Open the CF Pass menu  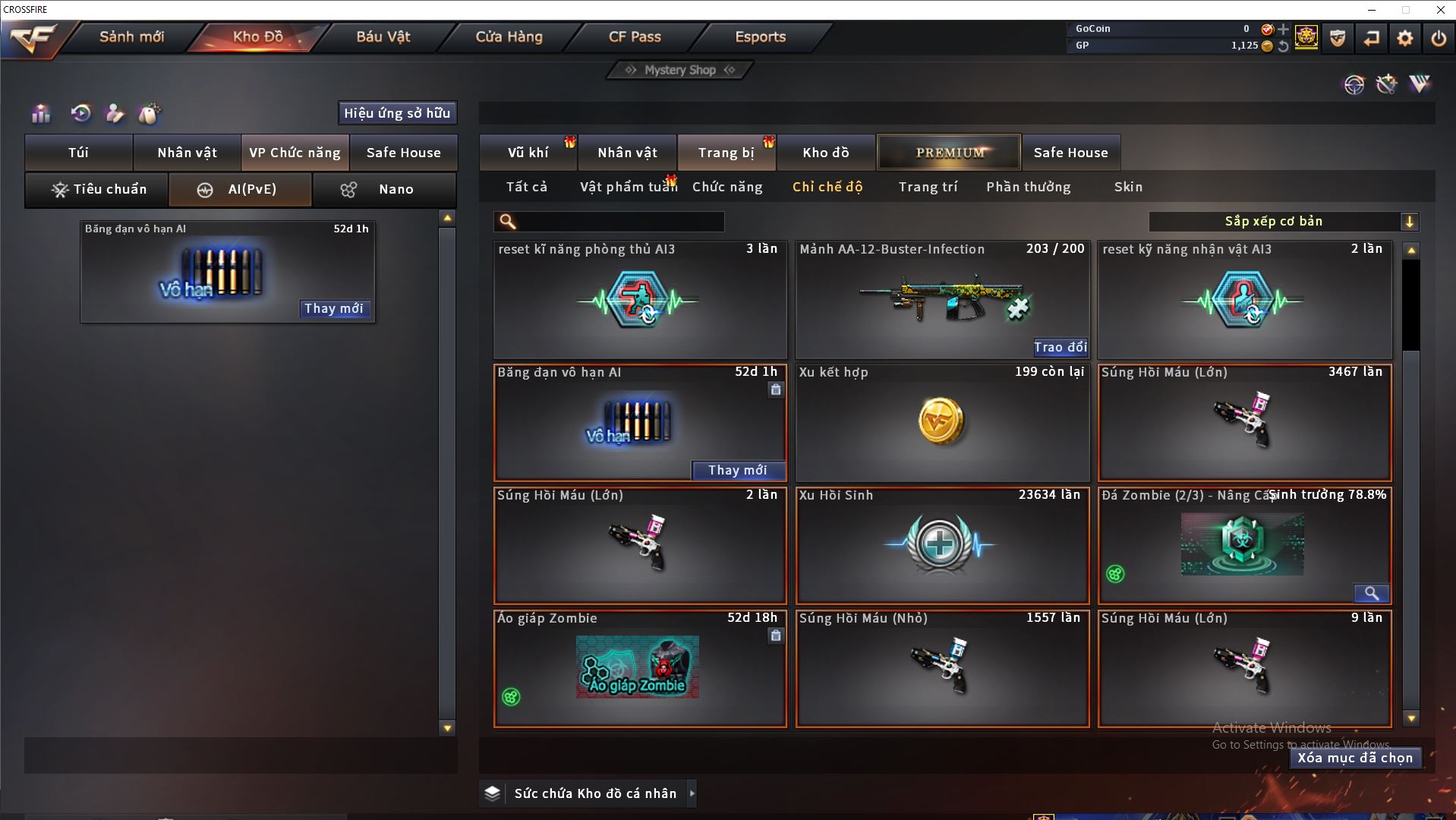635,36
